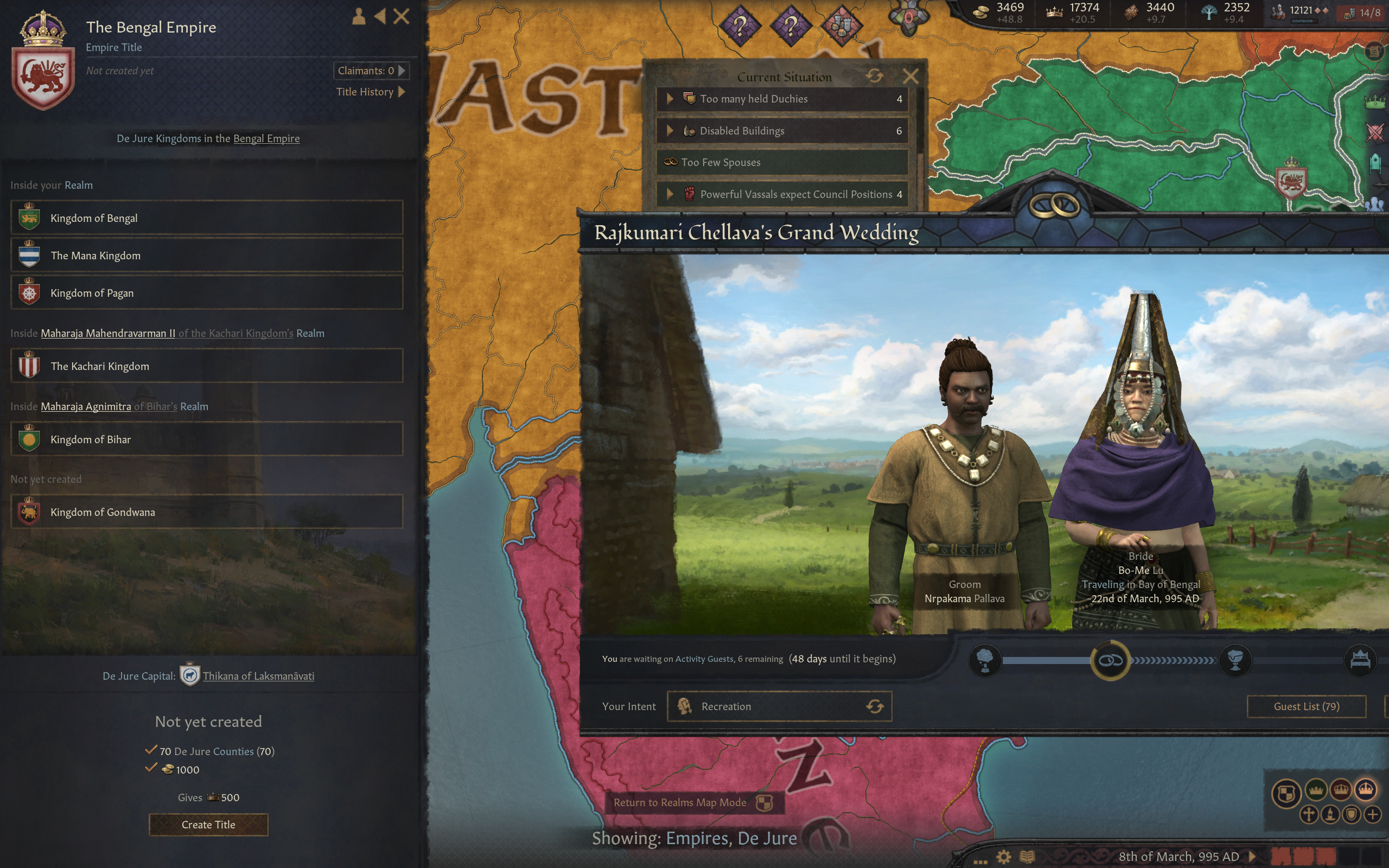The width and height of the screenshot is (1389, 868).
Task: Open the journal book icon near the date bar
Action: coord(1026,857)
